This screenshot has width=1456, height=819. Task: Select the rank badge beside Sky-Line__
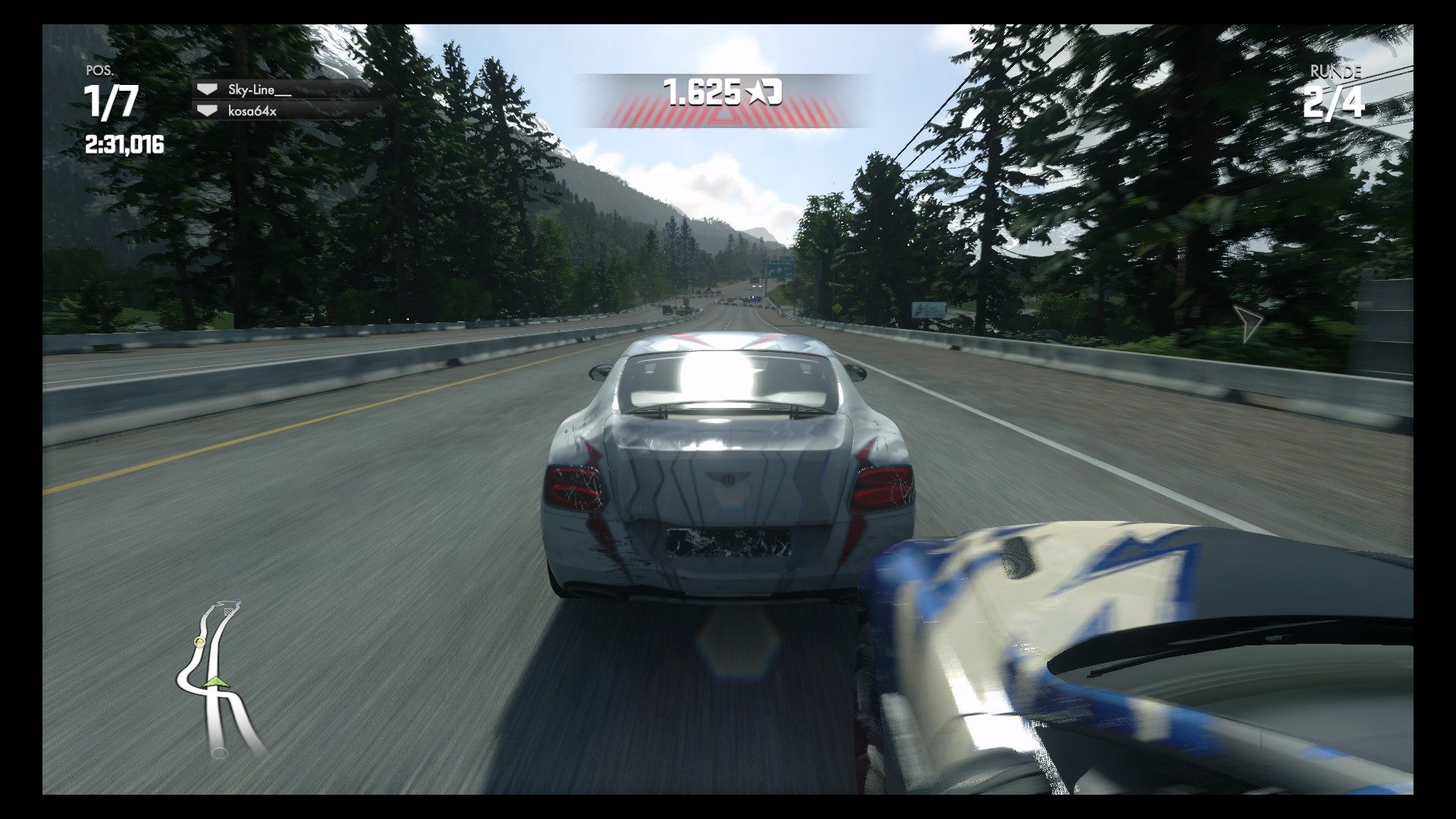pos(207,89)
